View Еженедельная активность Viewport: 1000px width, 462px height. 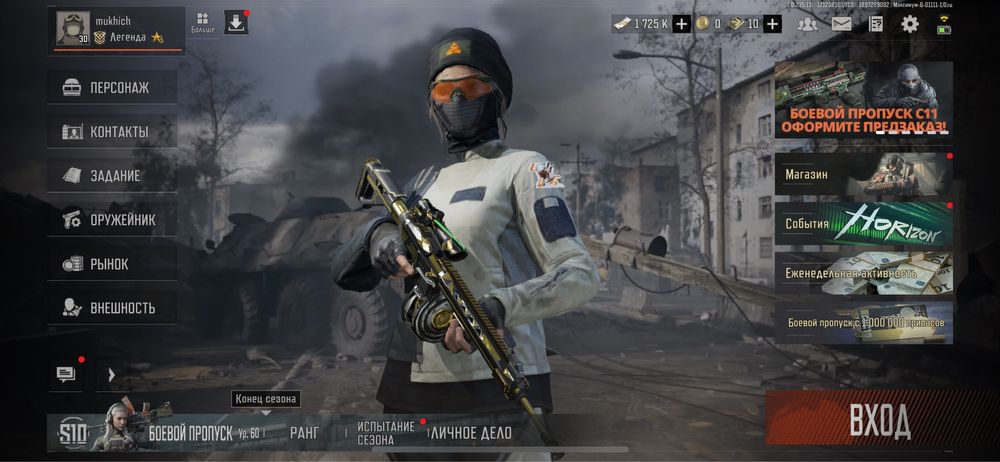pyautogui.click(x=863, y=272)
